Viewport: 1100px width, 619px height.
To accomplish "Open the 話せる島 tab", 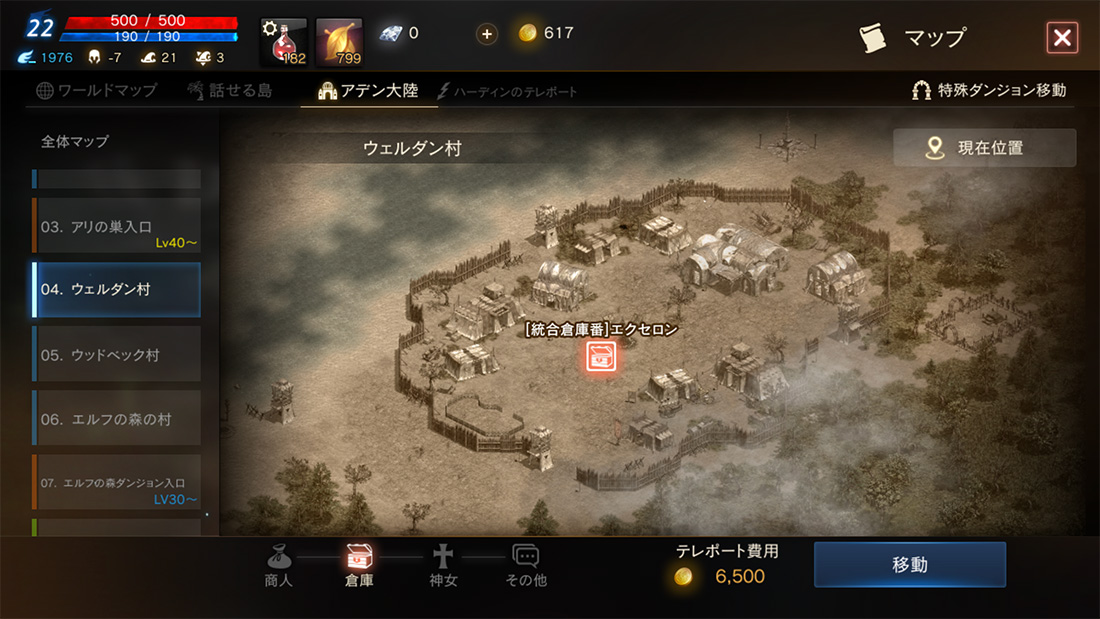I will point(229,91).
